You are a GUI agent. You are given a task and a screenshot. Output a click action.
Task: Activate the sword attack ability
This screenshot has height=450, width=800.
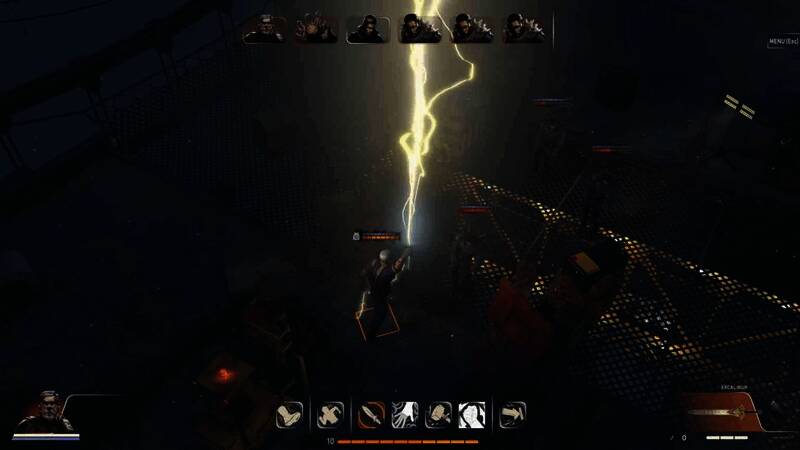pos(372,414)
